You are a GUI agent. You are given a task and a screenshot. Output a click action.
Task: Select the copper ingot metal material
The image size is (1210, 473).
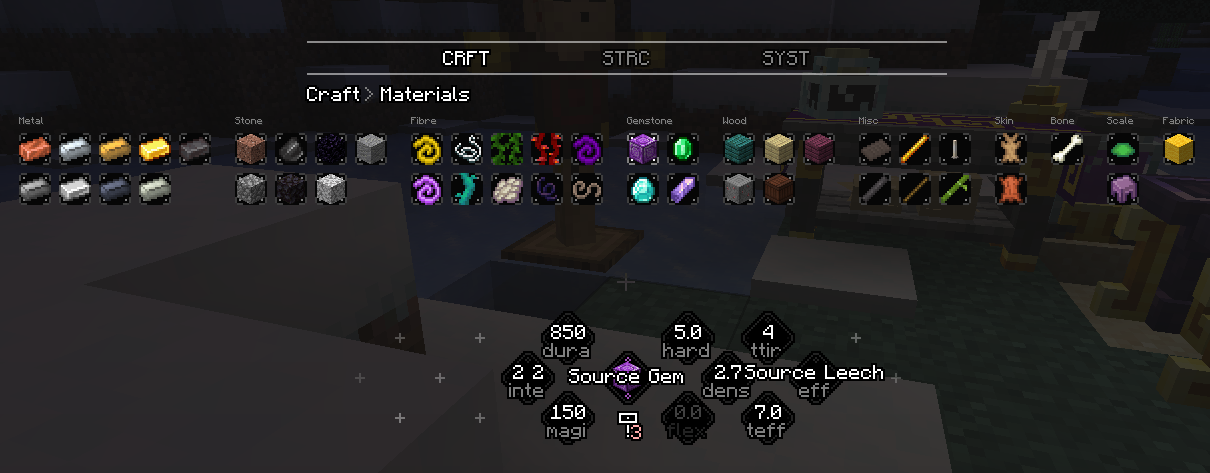35,150
